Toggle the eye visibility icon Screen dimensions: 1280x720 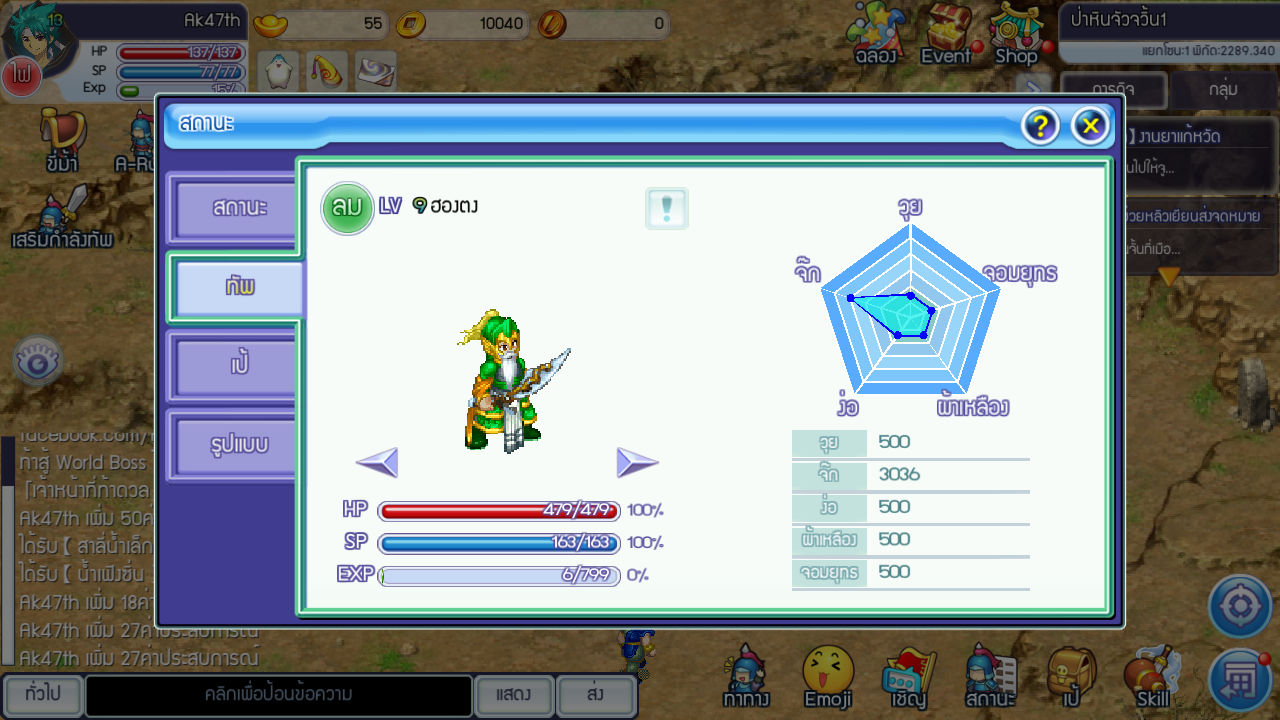click(38, 363)
